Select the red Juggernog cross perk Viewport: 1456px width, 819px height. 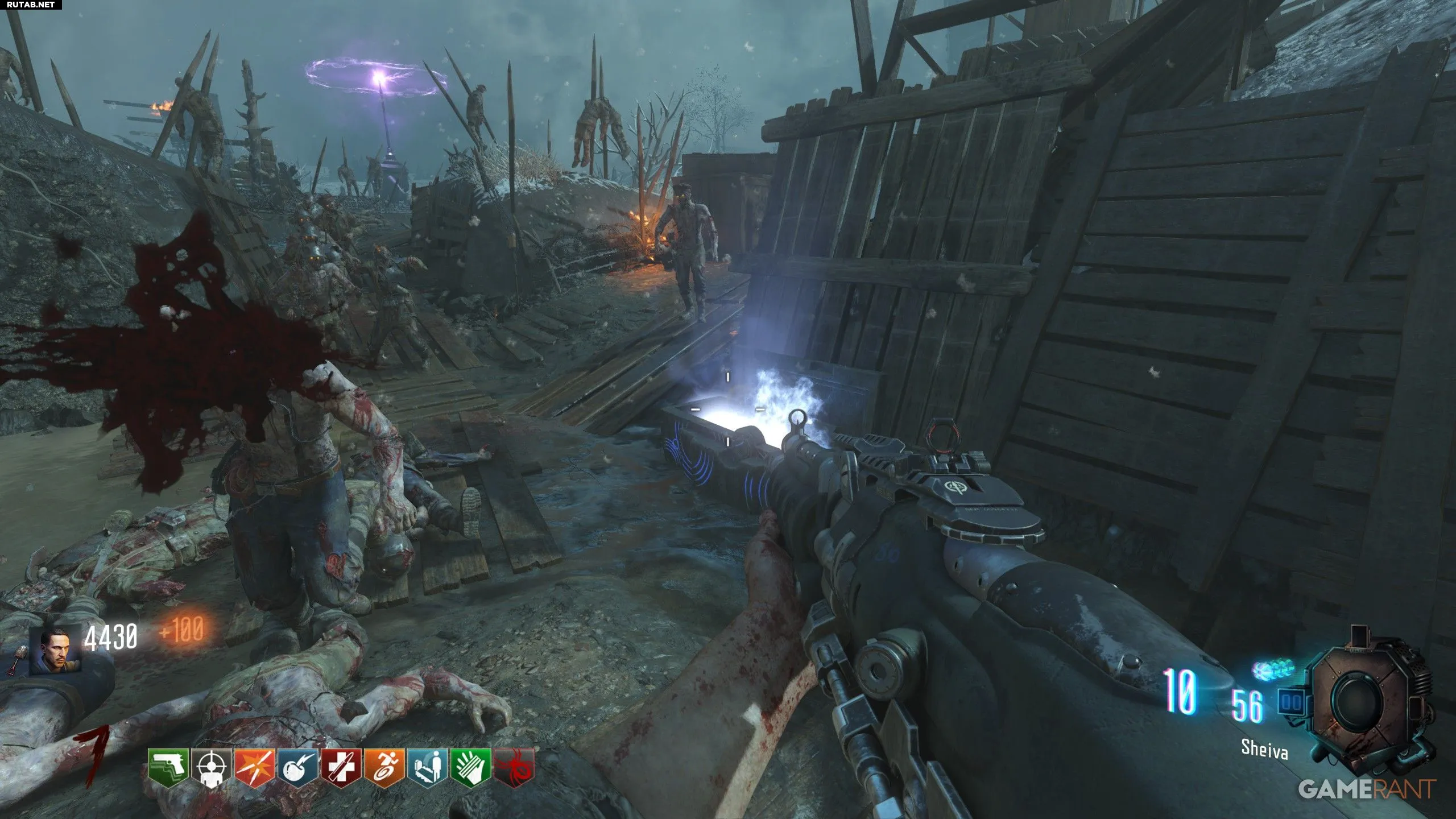(341, 768)
